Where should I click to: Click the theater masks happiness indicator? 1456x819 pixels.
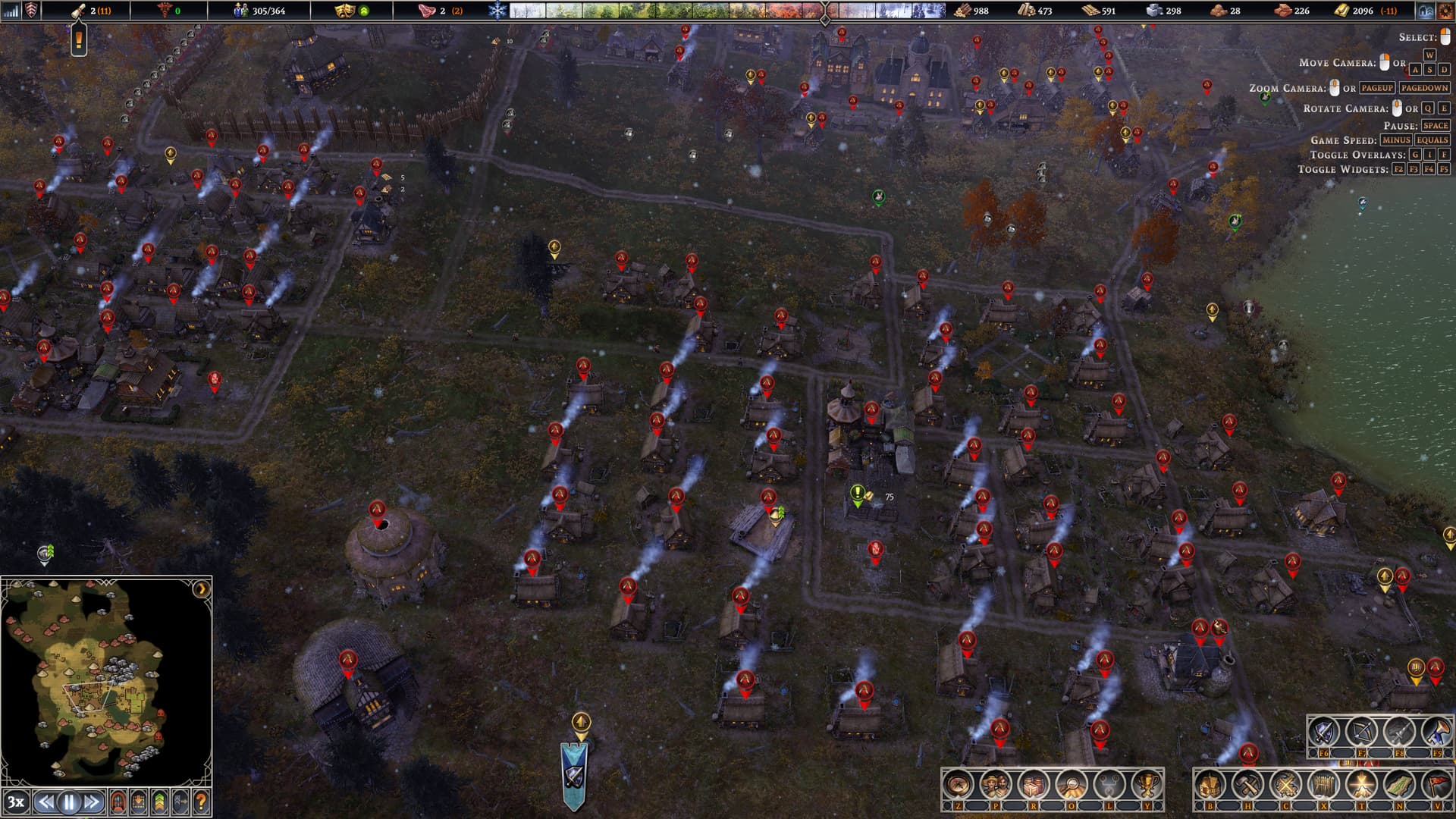coord(346,11)
